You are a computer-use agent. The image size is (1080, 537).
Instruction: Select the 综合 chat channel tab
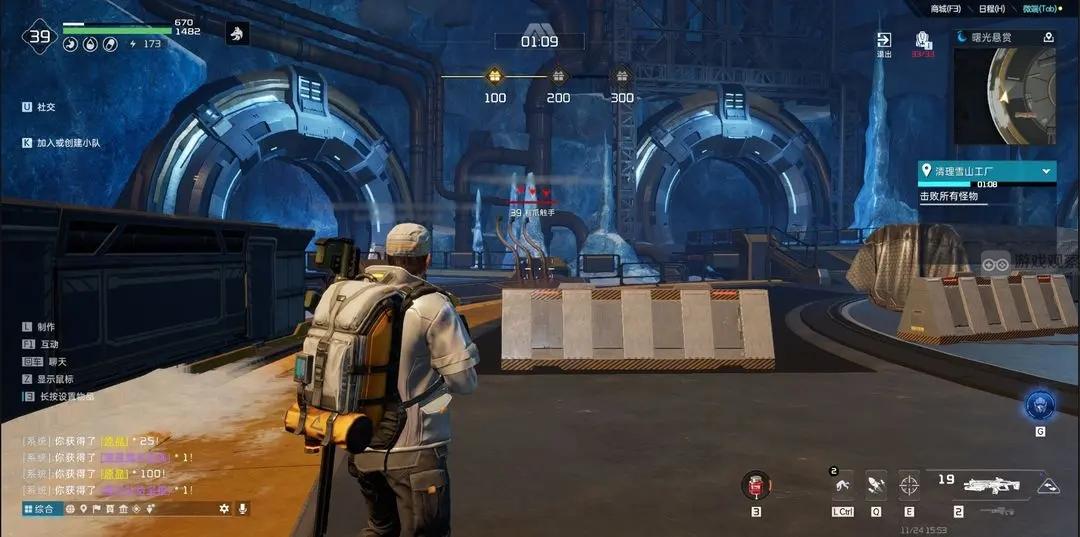pos(41,509)
